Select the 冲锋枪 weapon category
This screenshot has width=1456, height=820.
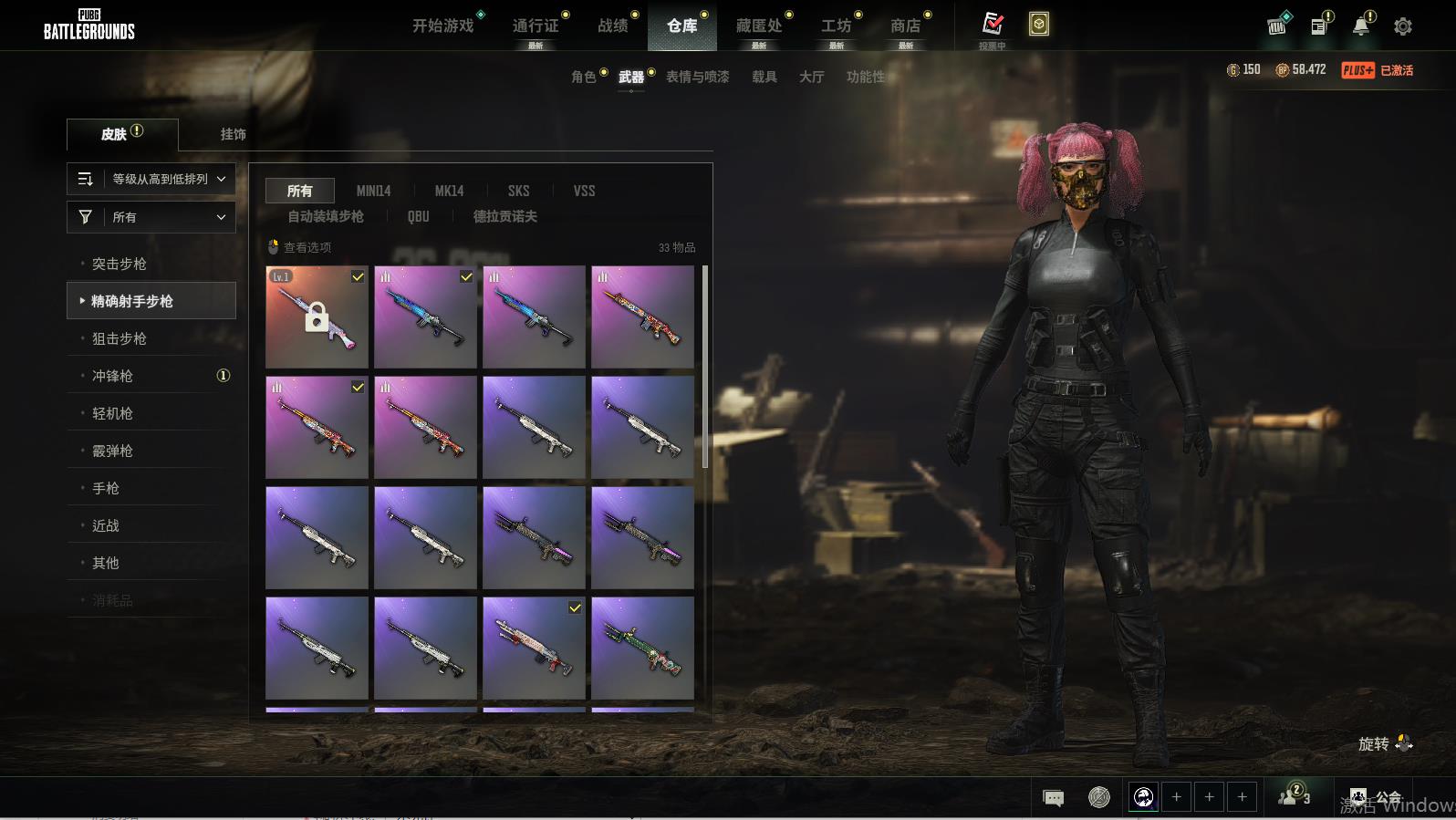pyautogui.click(x=112, y=376)
